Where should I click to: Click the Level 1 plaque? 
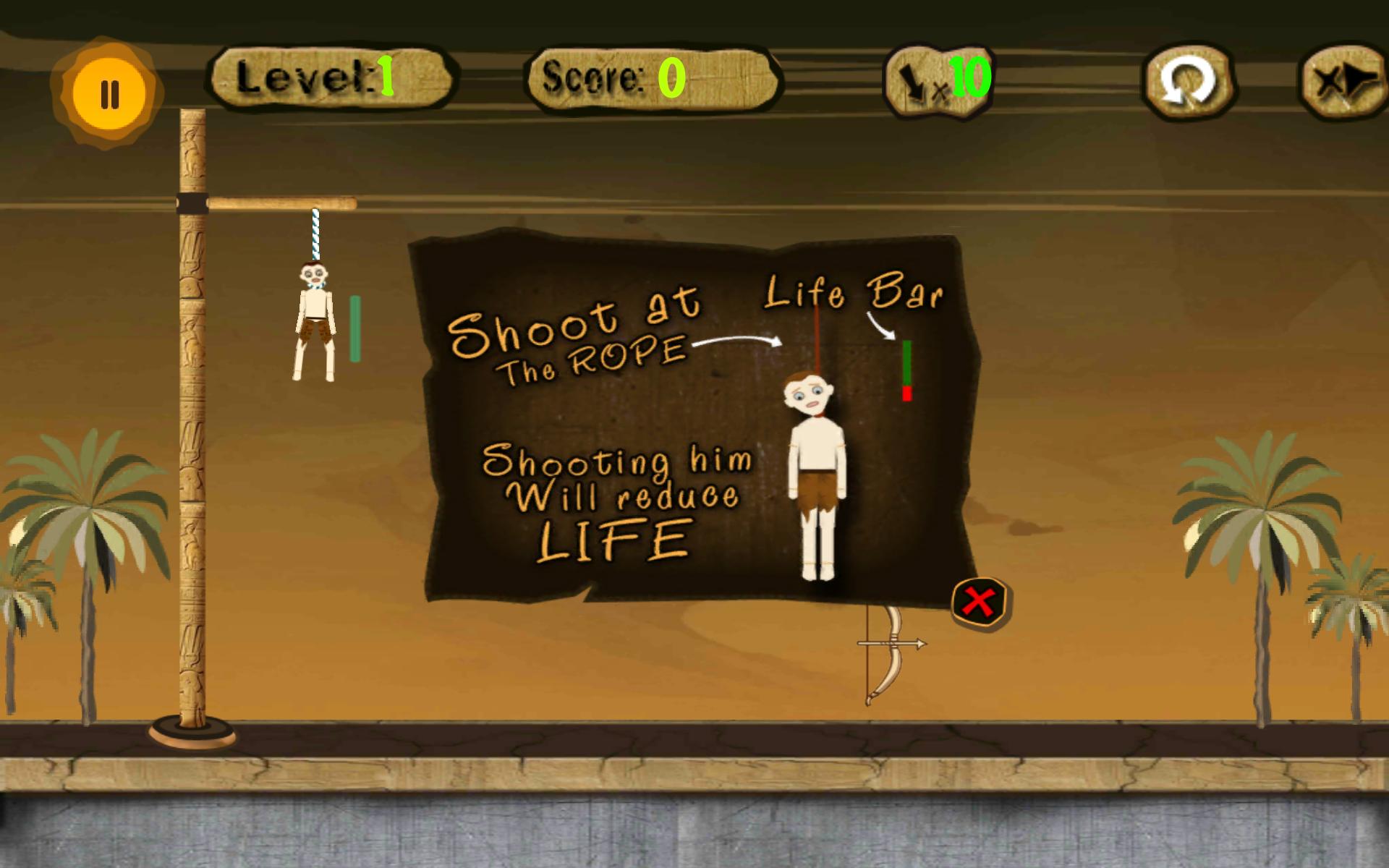[x=333, y=80]
